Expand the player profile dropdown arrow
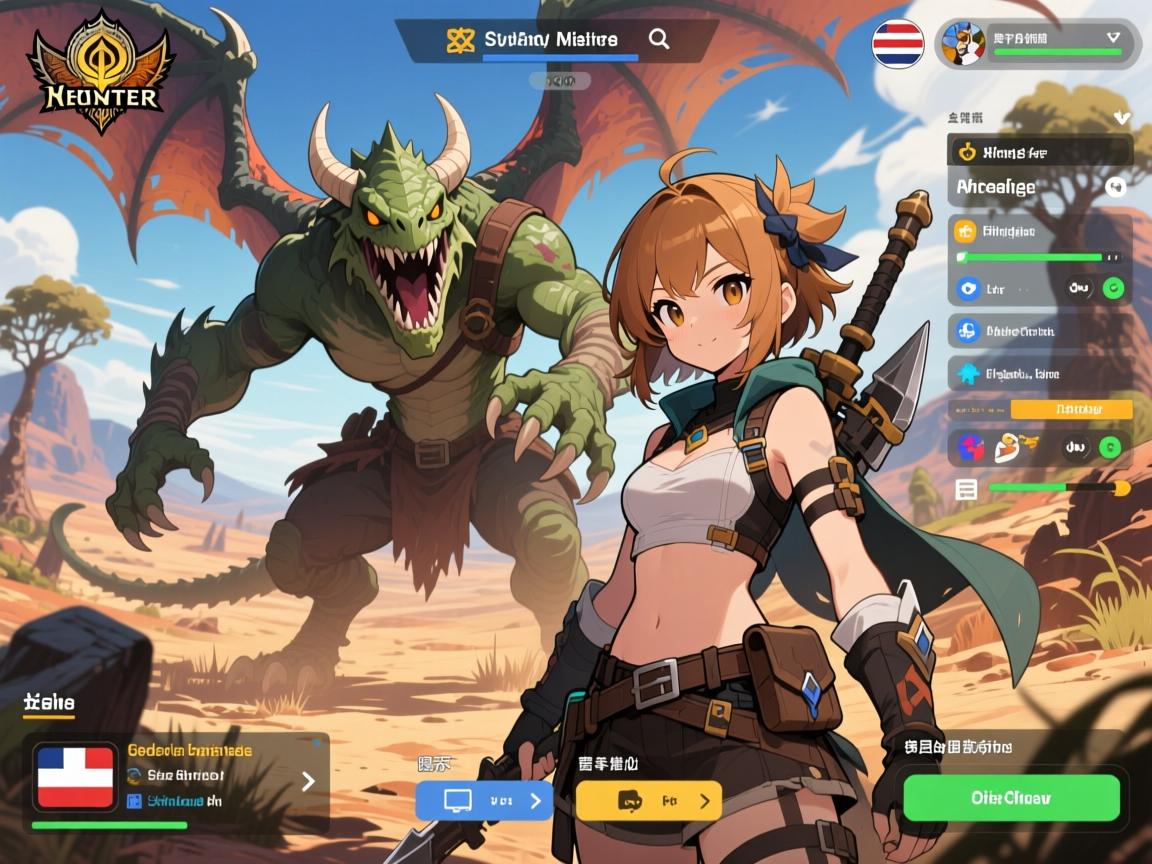The height and width of the screenshot is (864, 1152). click(1114, 37)
